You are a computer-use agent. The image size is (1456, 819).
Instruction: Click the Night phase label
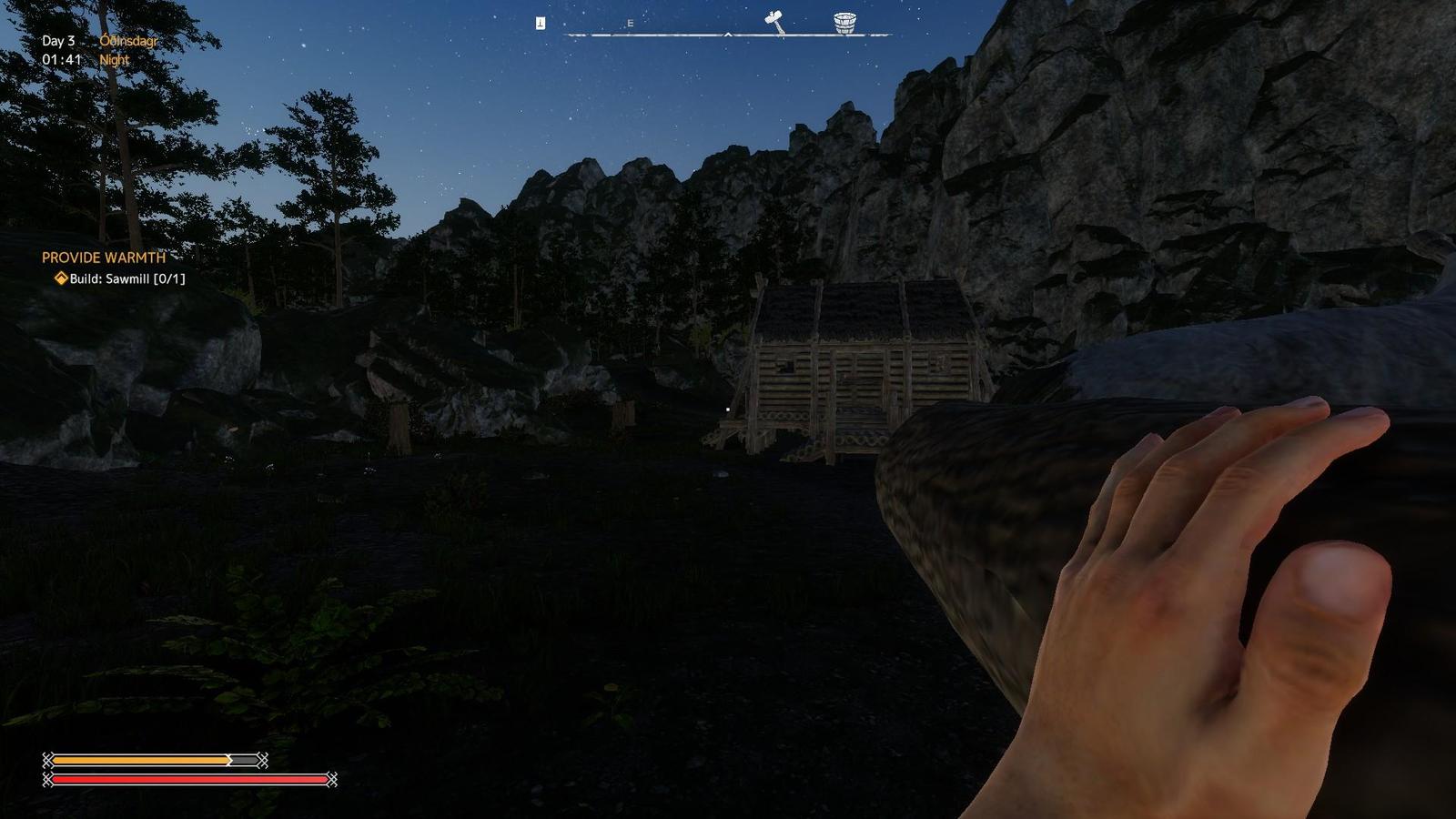[114, 59]
